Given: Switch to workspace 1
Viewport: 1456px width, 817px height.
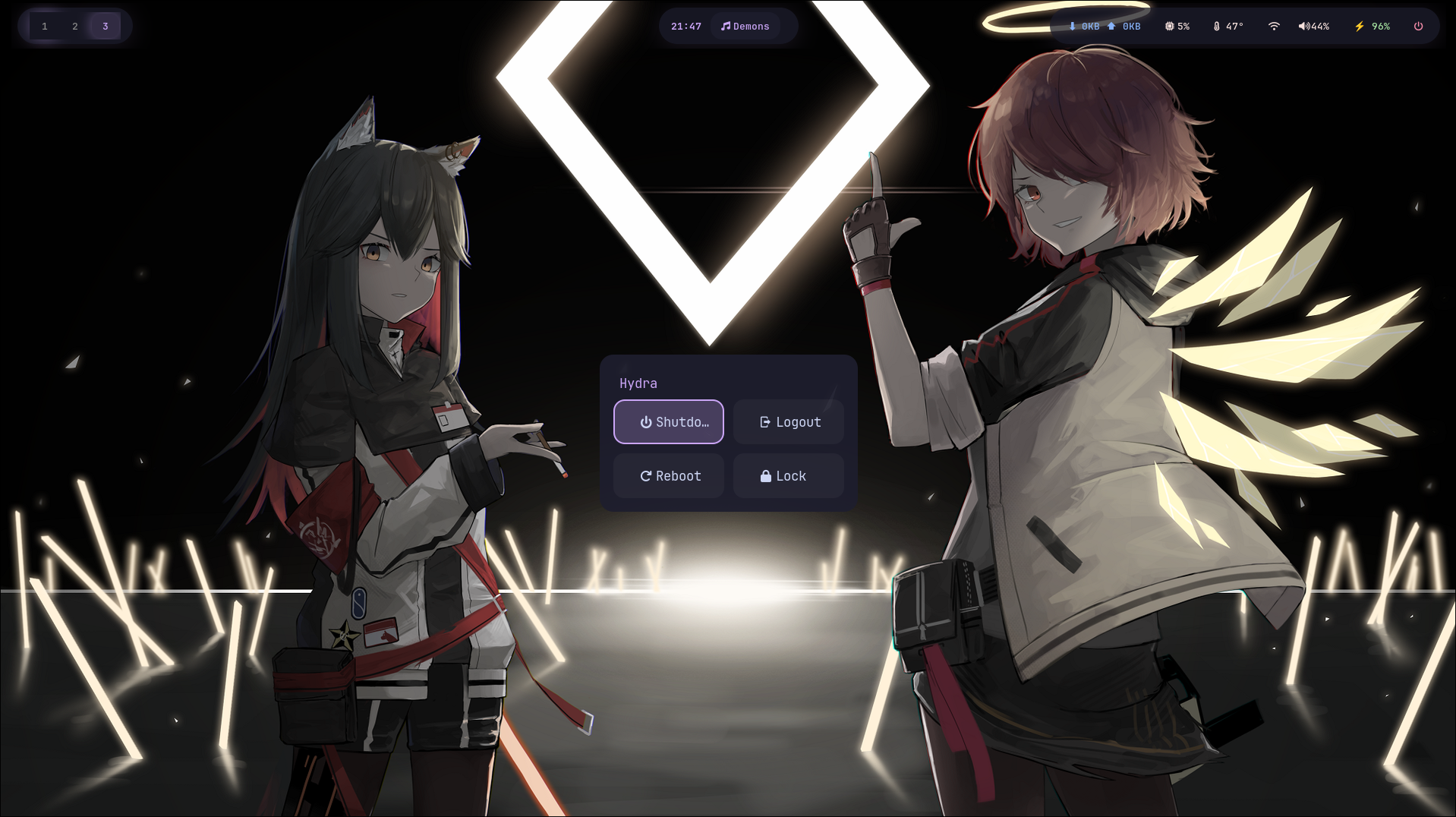Looking at the screenshot, I should pos(45,25).
